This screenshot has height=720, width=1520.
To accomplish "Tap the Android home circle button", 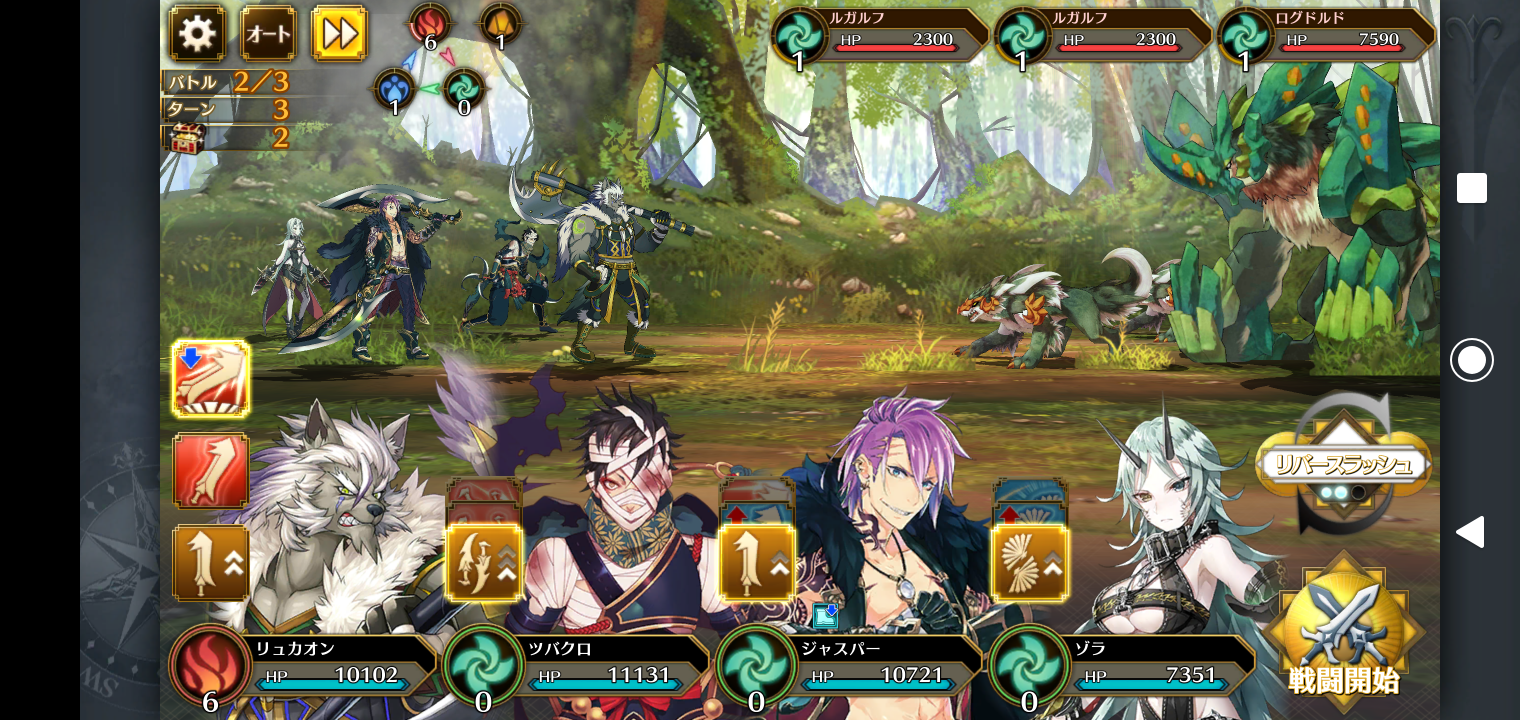I will click(x=1472, y=360).
